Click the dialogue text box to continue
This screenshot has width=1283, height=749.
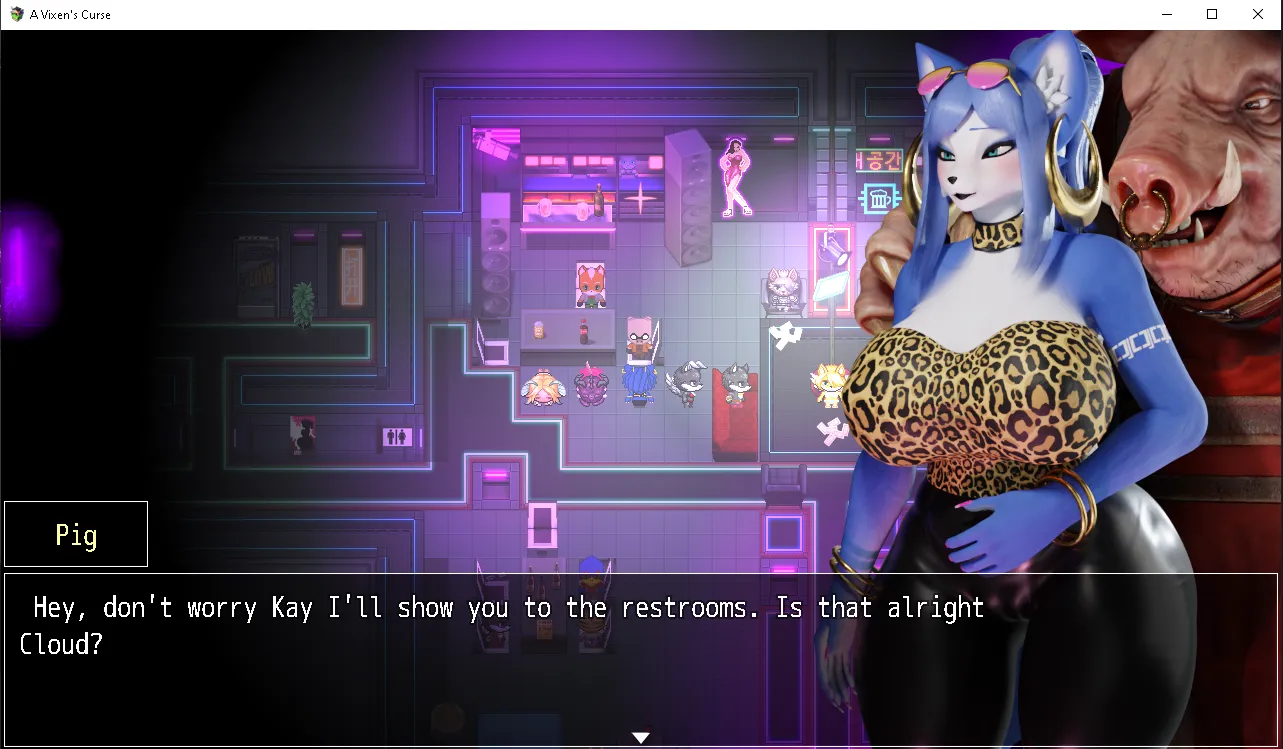[500, 650]
